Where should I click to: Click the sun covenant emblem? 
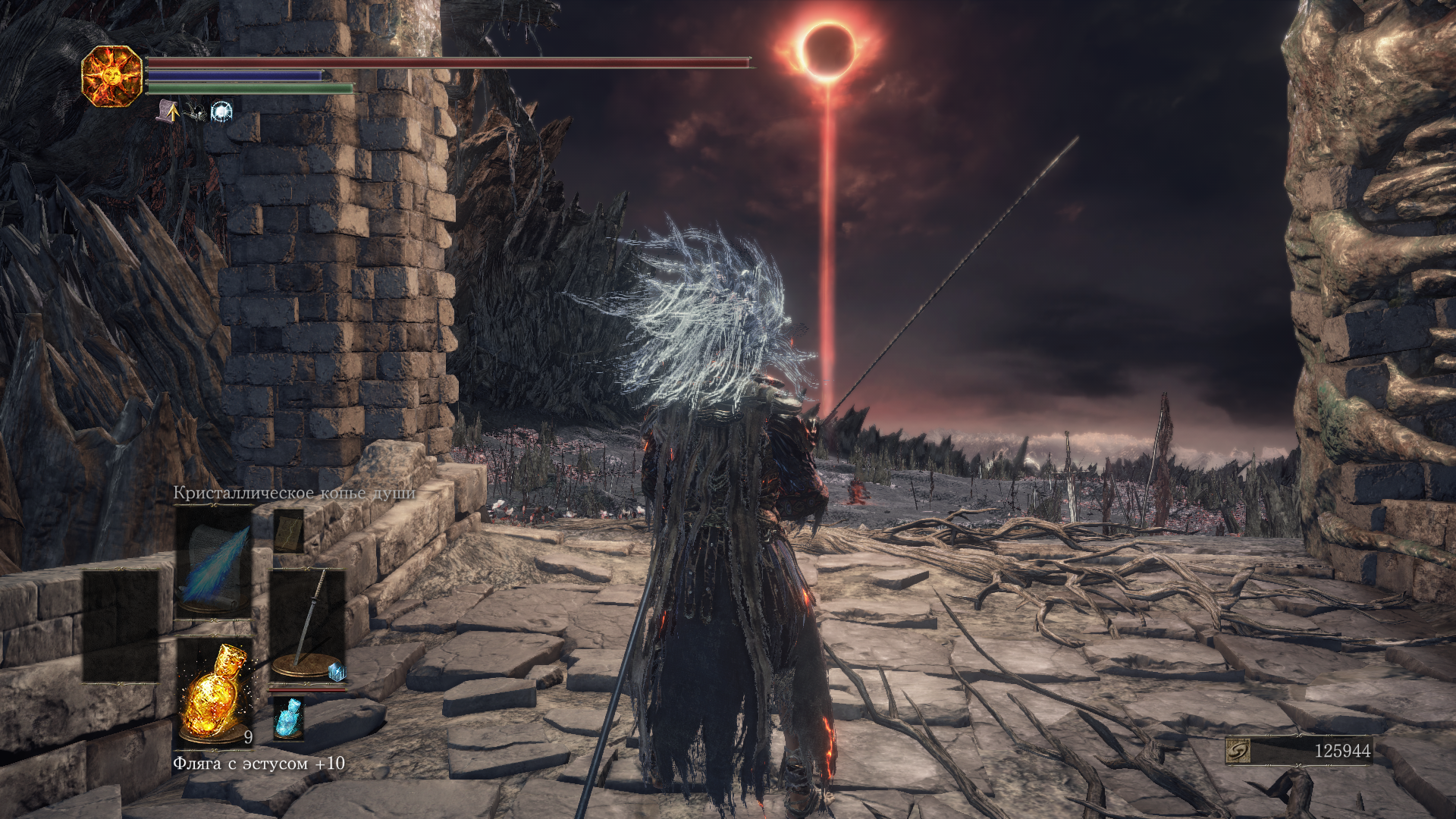112,76
